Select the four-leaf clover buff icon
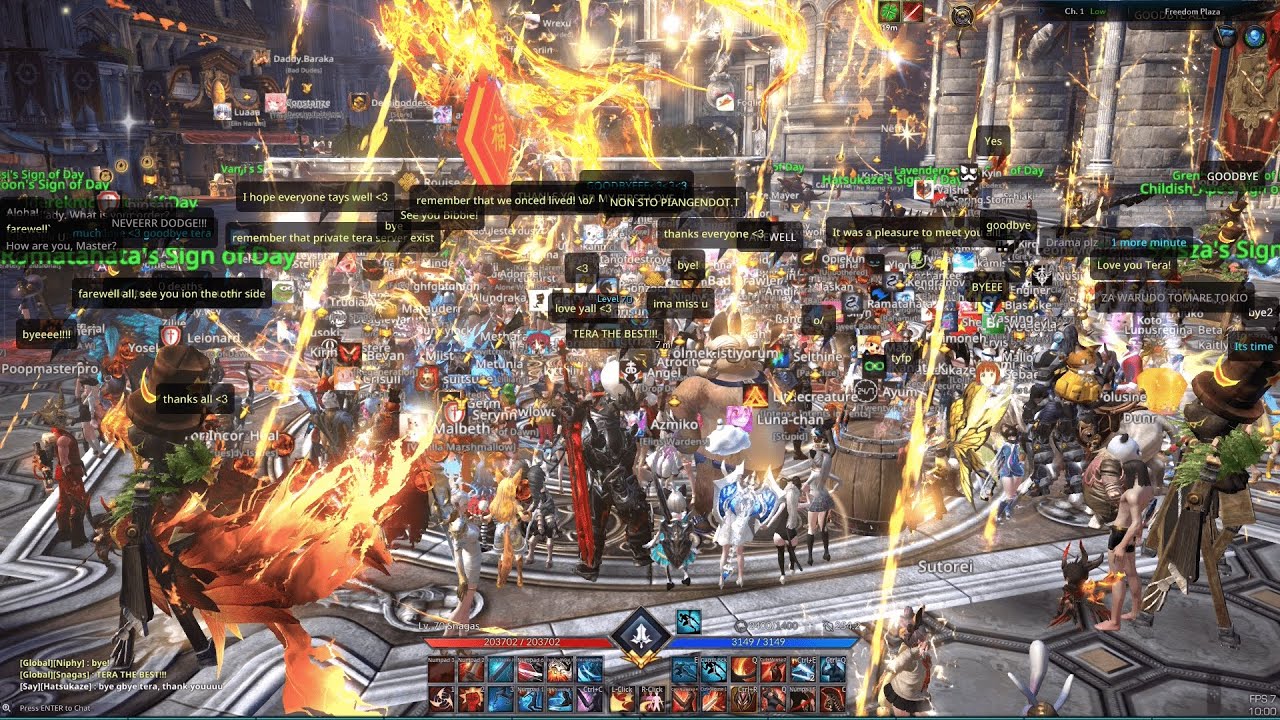This screenshot has width=1280, height=720. [888, 12]
